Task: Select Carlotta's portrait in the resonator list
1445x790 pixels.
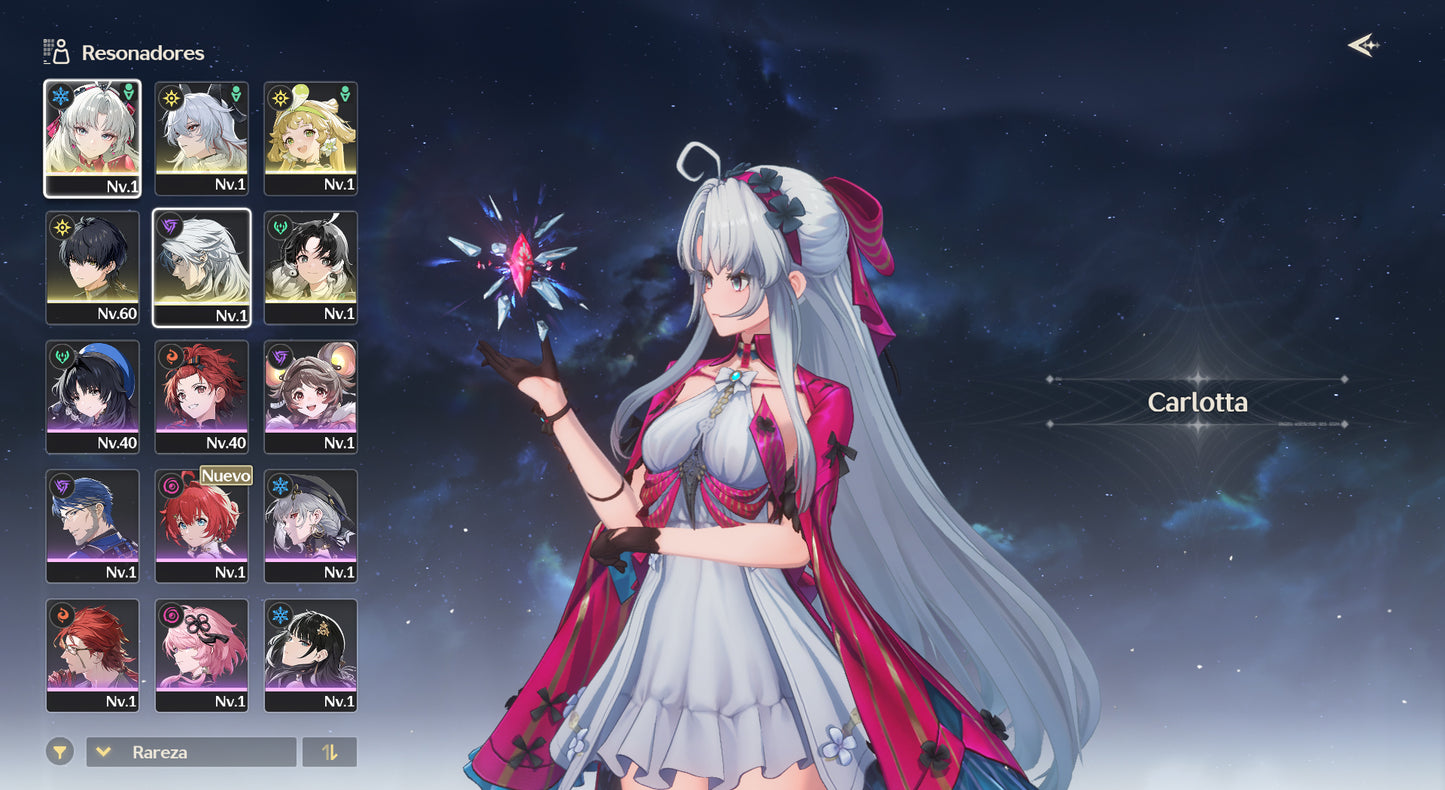Action: coord(93,138)
